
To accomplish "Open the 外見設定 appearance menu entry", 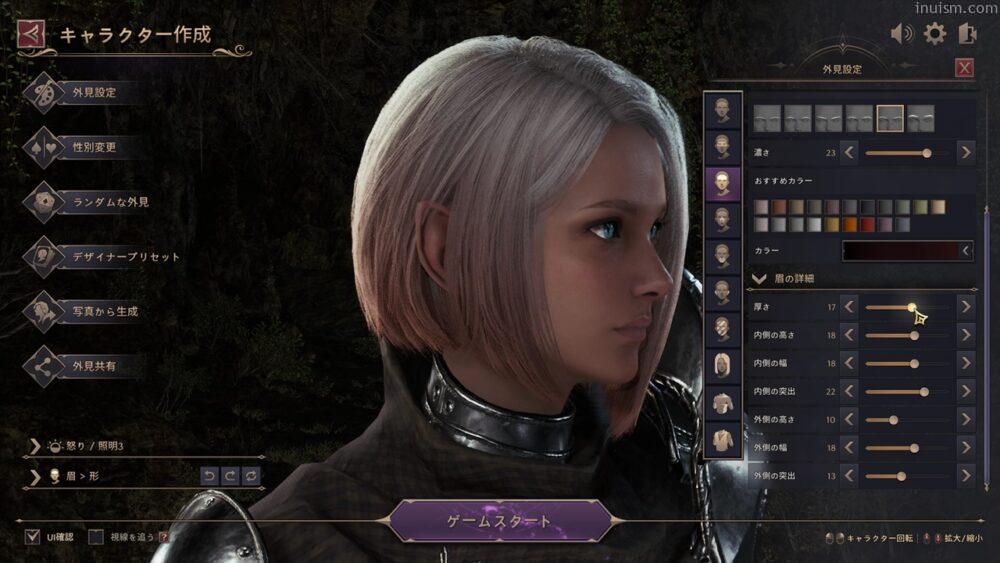I will [94, 93].
